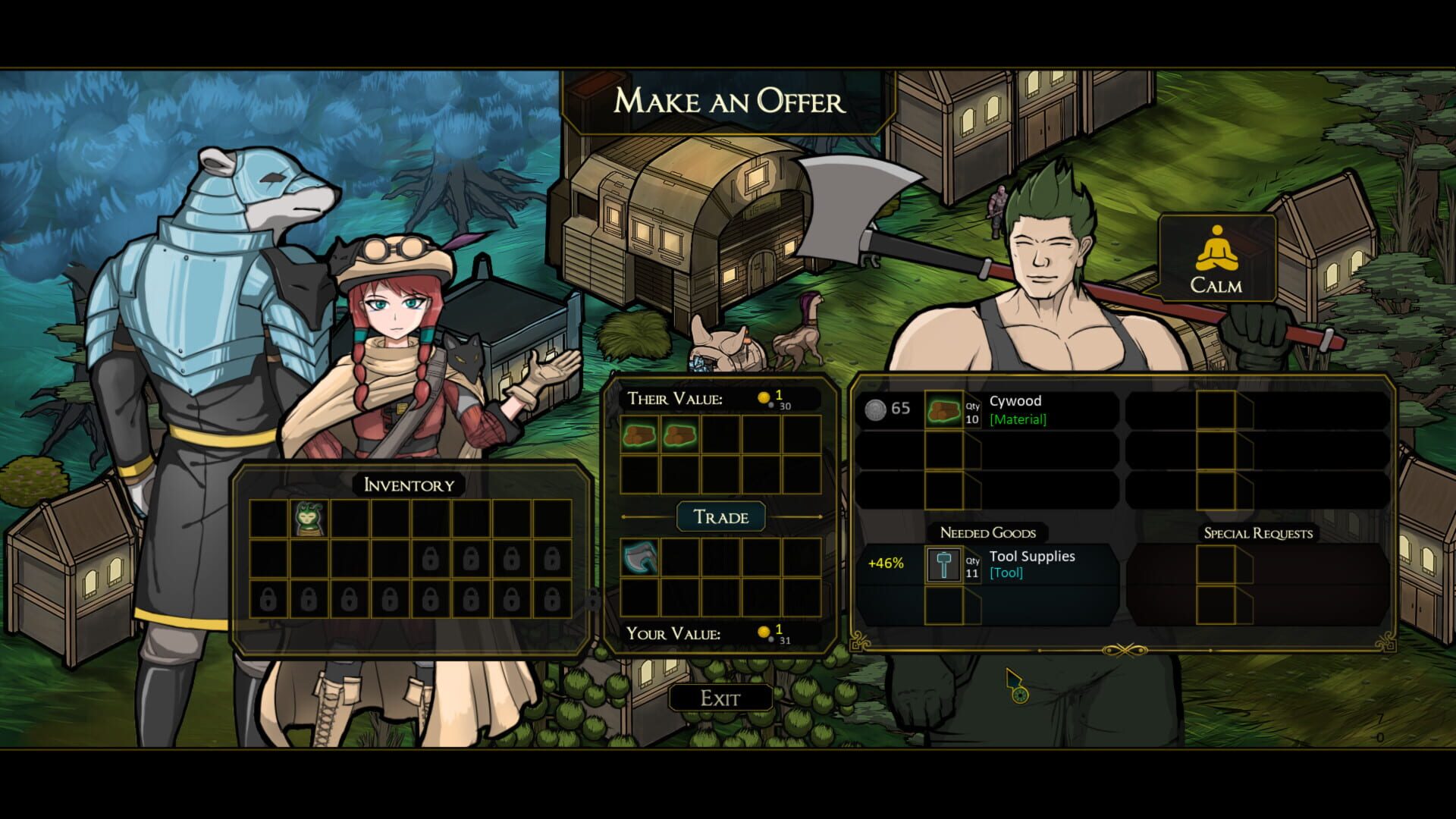Choose the Tool Supplies needed goods row

click(x=987, y=564)
